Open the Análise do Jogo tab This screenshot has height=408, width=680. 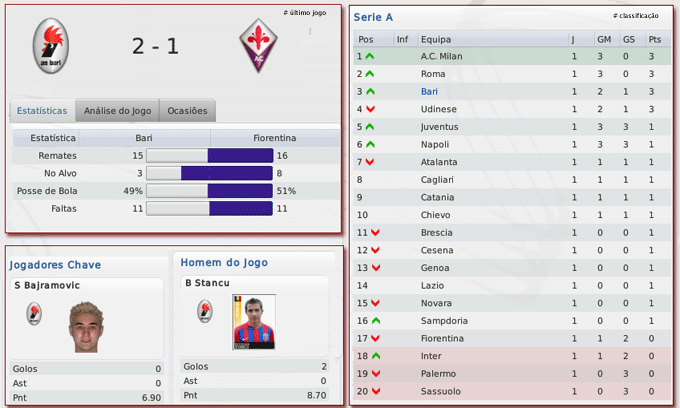[x=117, y=110]
